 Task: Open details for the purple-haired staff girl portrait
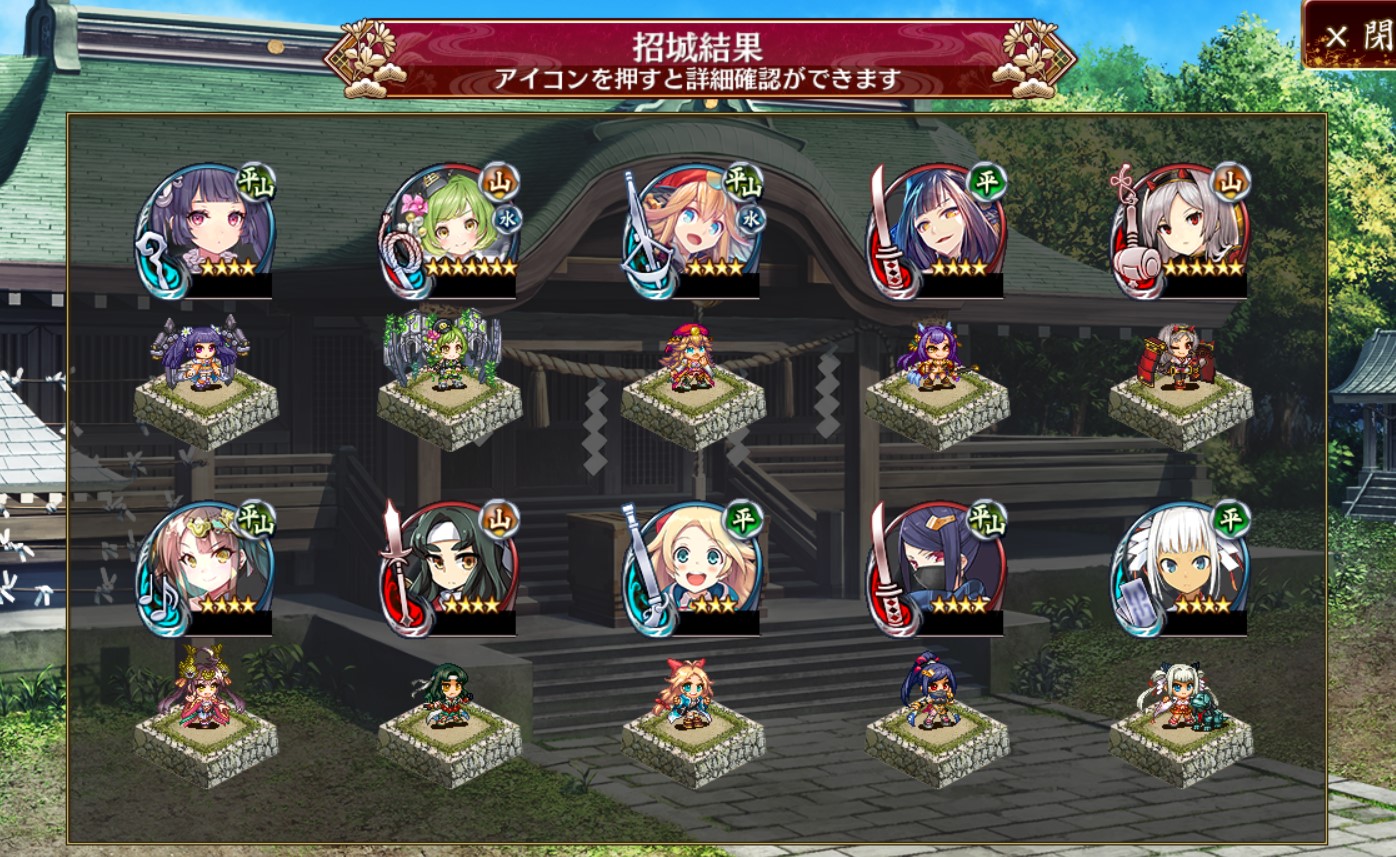[x=206, y=230]
